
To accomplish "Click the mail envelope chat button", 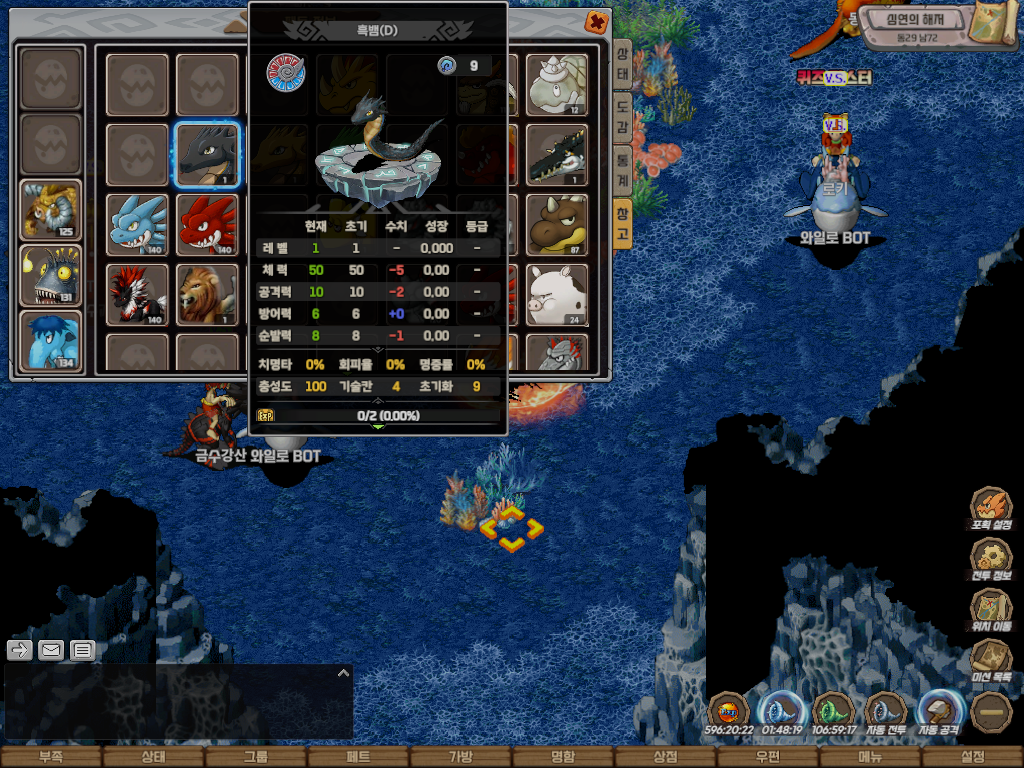I will tap(51, 650).
